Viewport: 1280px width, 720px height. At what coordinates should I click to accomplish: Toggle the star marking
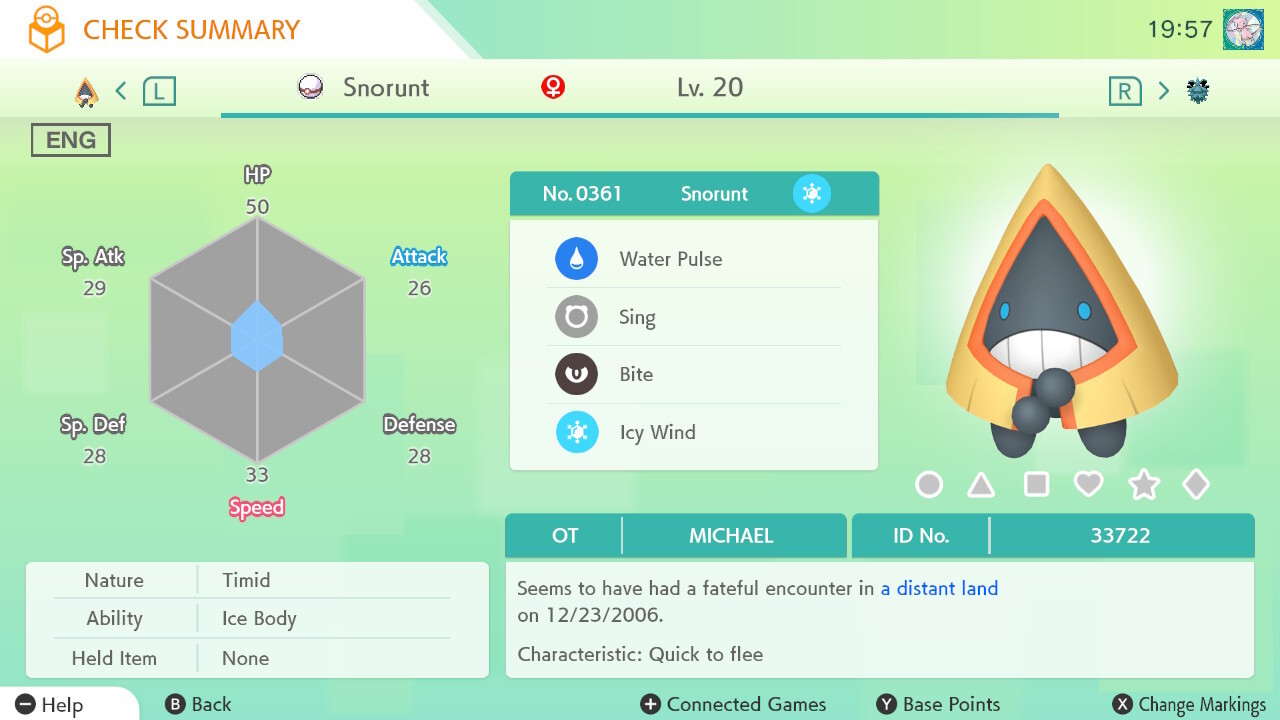coord(1143,485)
